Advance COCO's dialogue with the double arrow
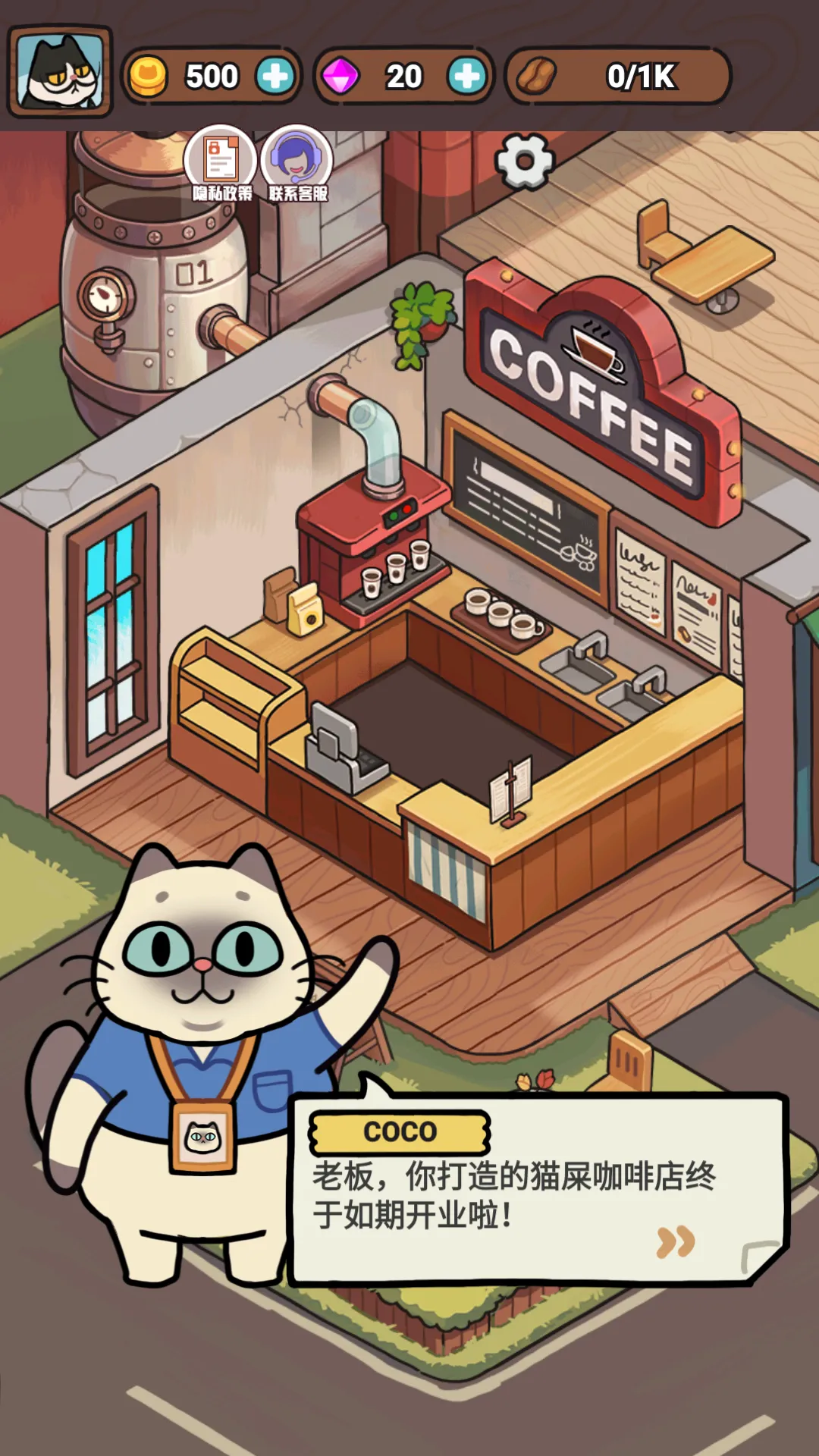This screenshot has width=819, height=1456. point(675,1241)
